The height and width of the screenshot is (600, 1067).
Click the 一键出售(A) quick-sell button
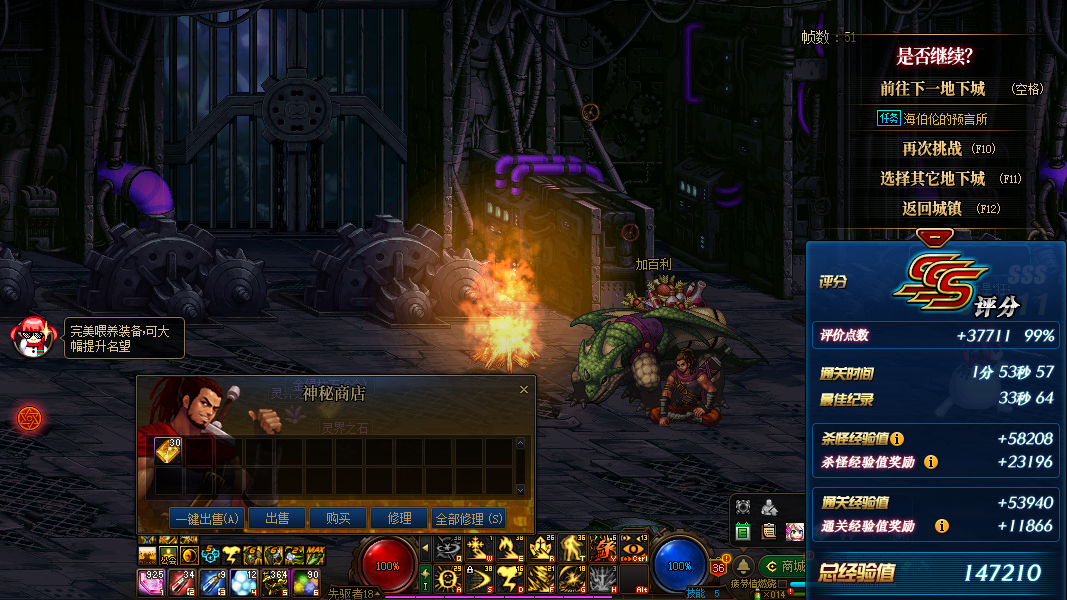[207, 518]
